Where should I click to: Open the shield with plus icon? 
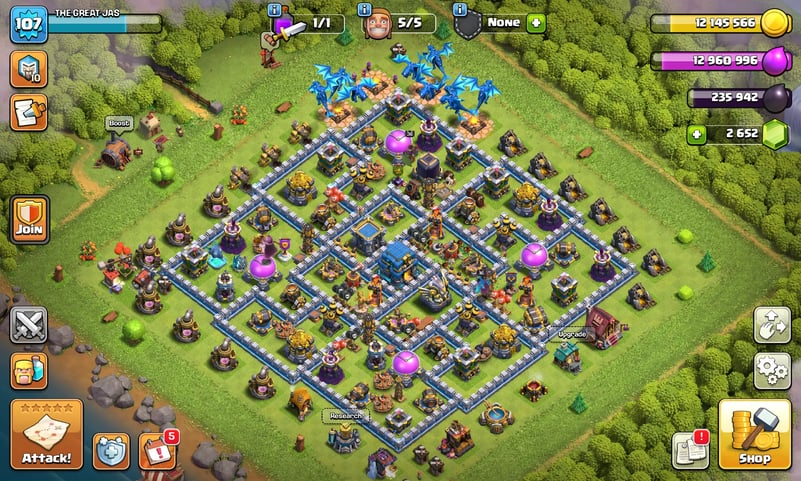111,450
